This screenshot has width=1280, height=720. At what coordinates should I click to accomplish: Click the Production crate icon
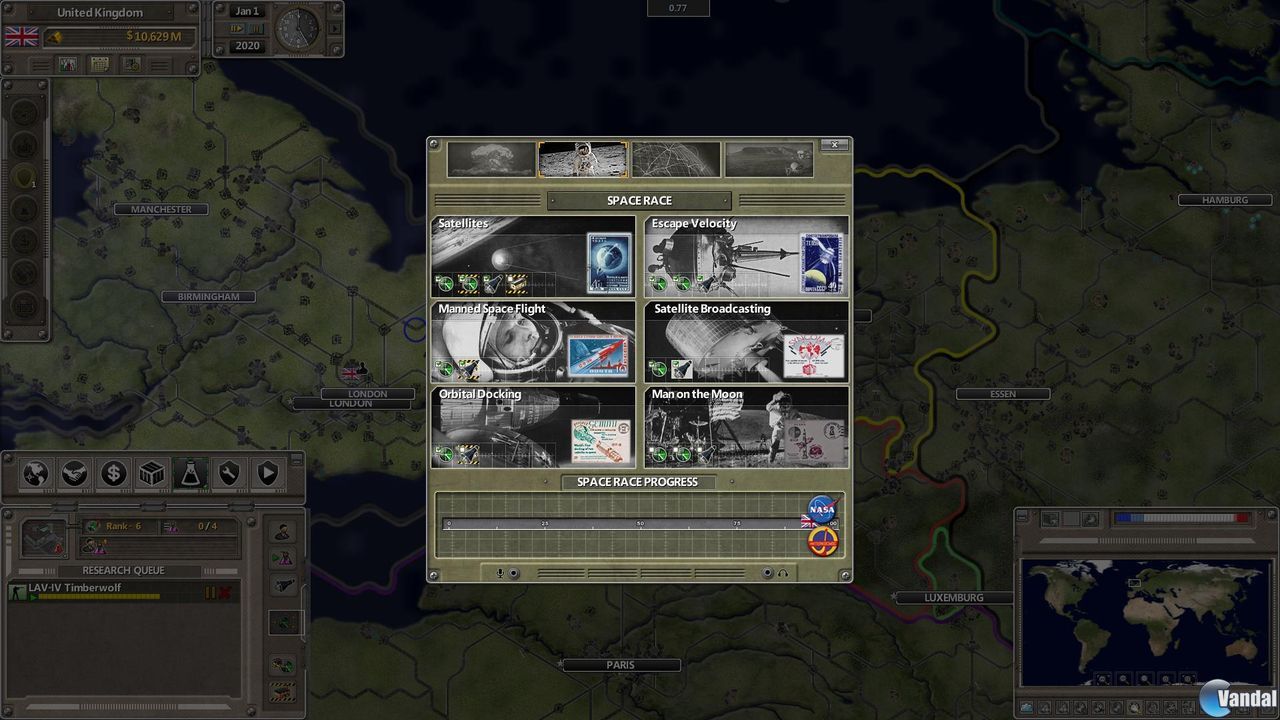tap(152, 474)
